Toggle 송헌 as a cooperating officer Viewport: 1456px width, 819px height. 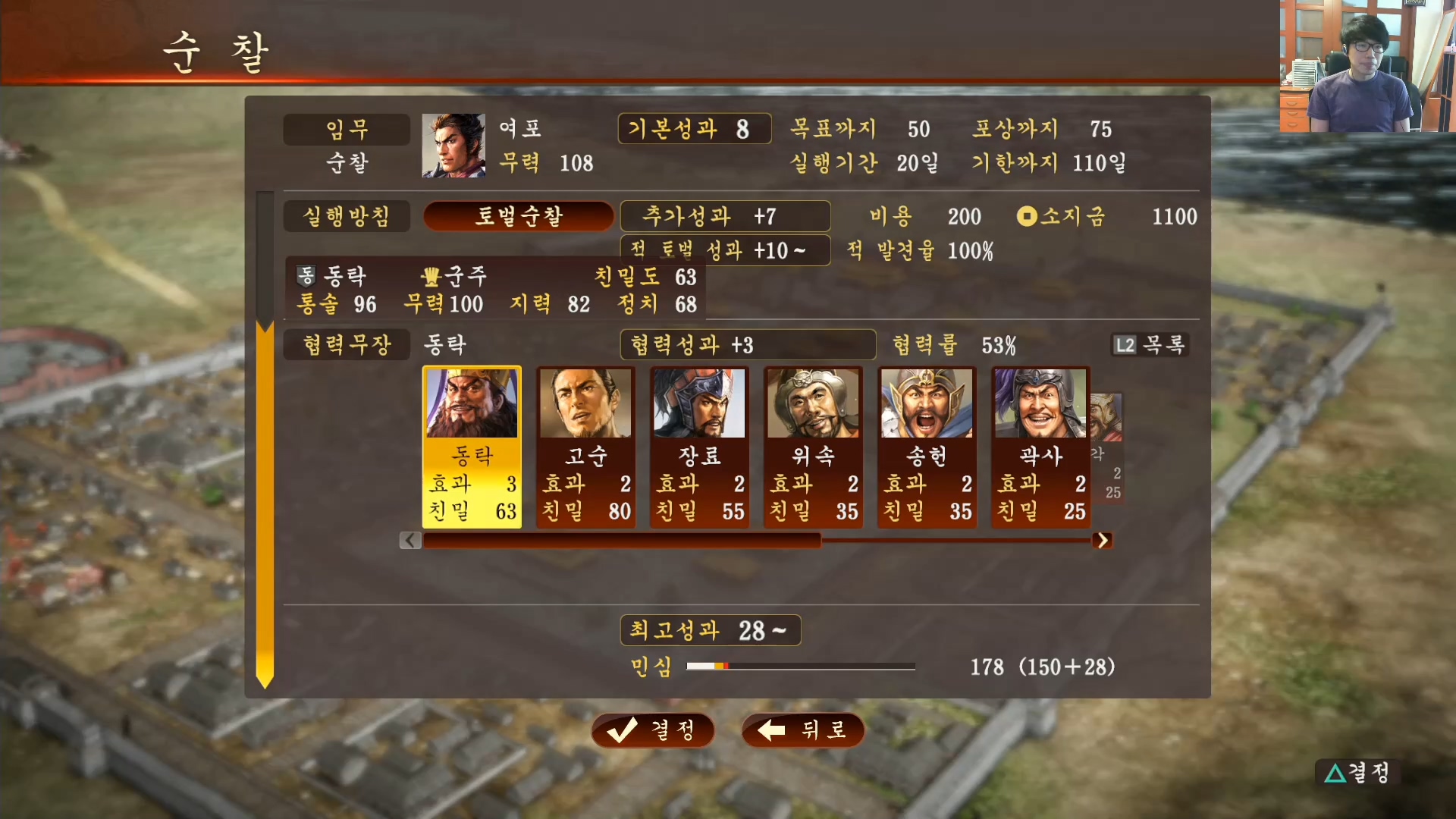coord(927,447)
